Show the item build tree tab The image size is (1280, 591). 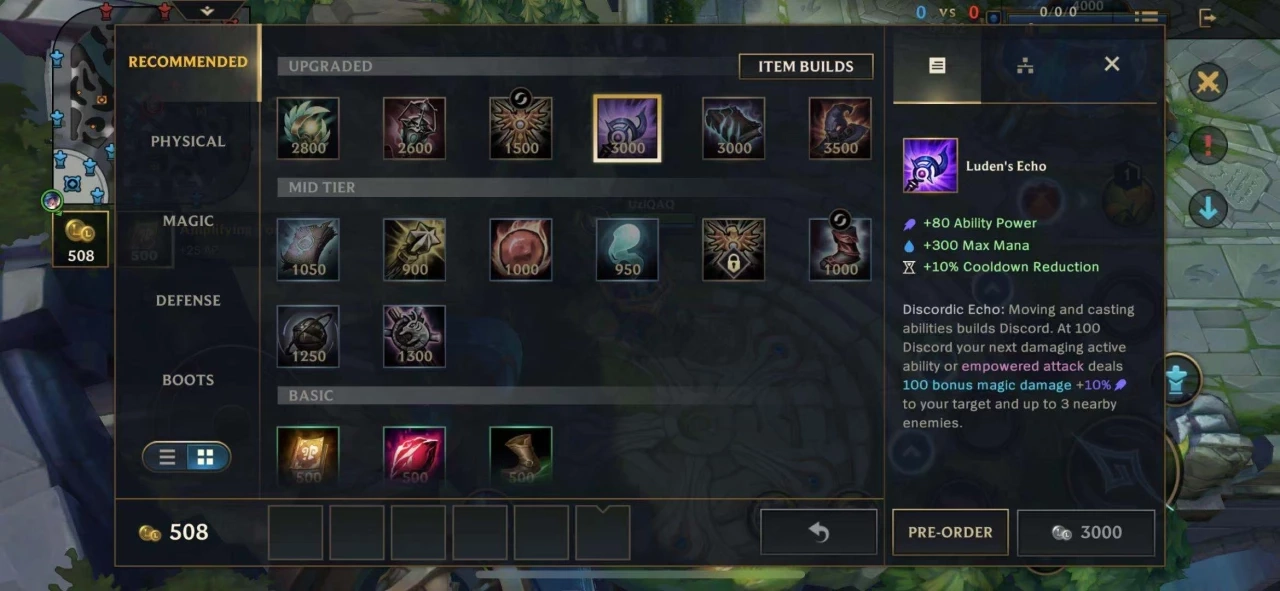[1025, 65]
